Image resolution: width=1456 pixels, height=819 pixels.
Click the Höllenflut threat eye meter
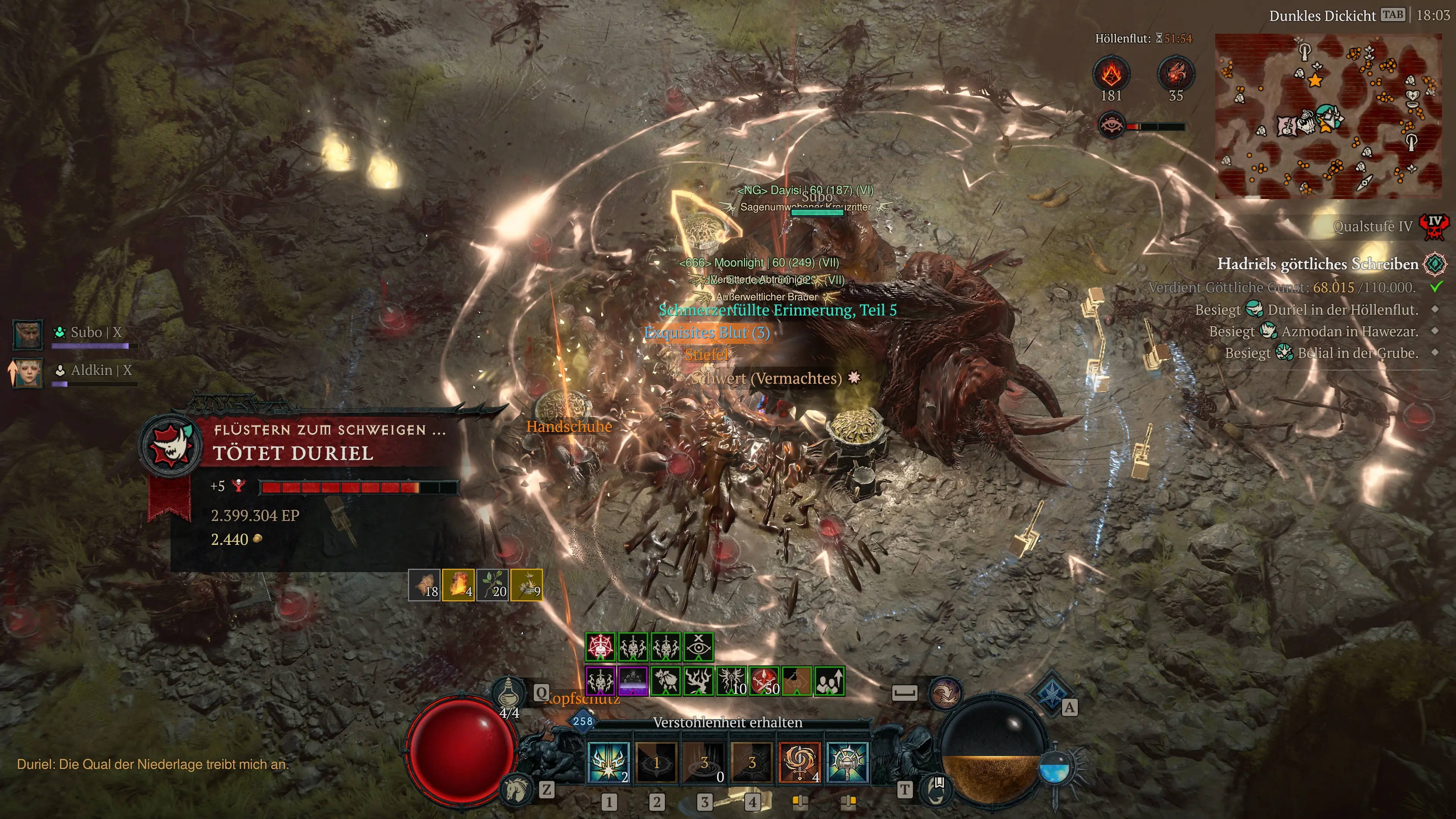[x=1111, y=126]
